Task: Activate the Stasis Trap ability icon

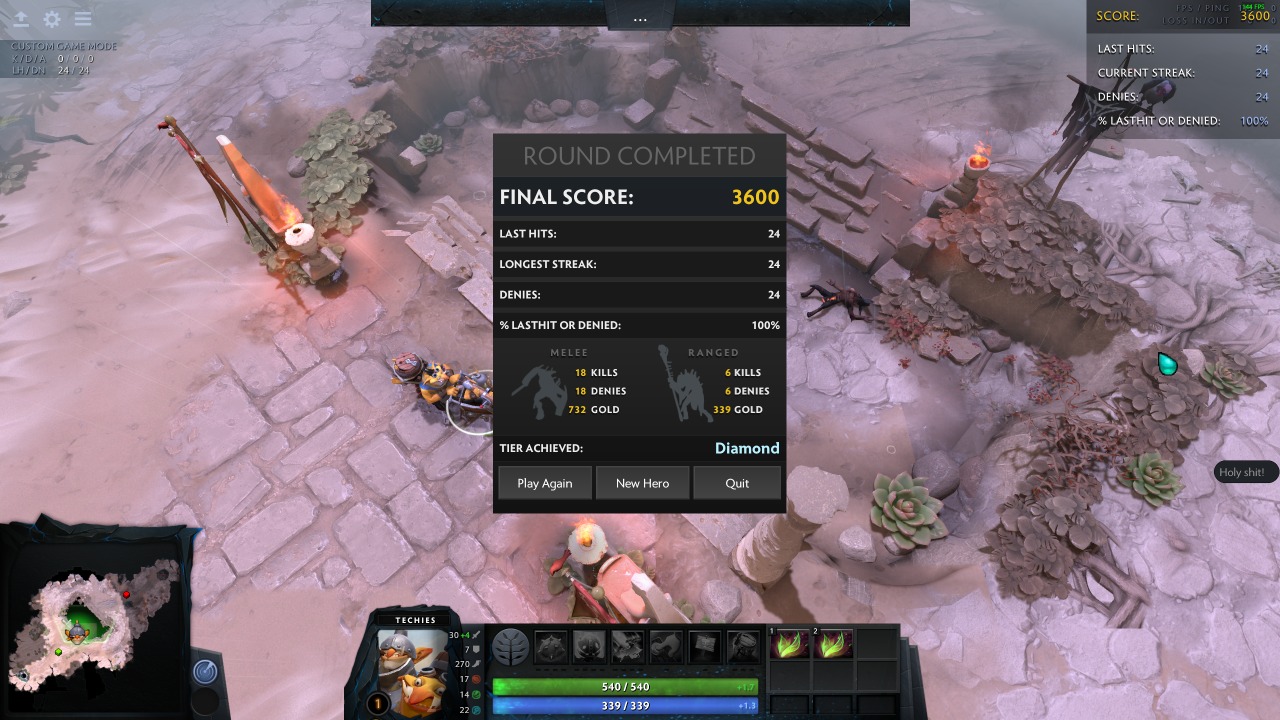Action: (x=590, y=647)
